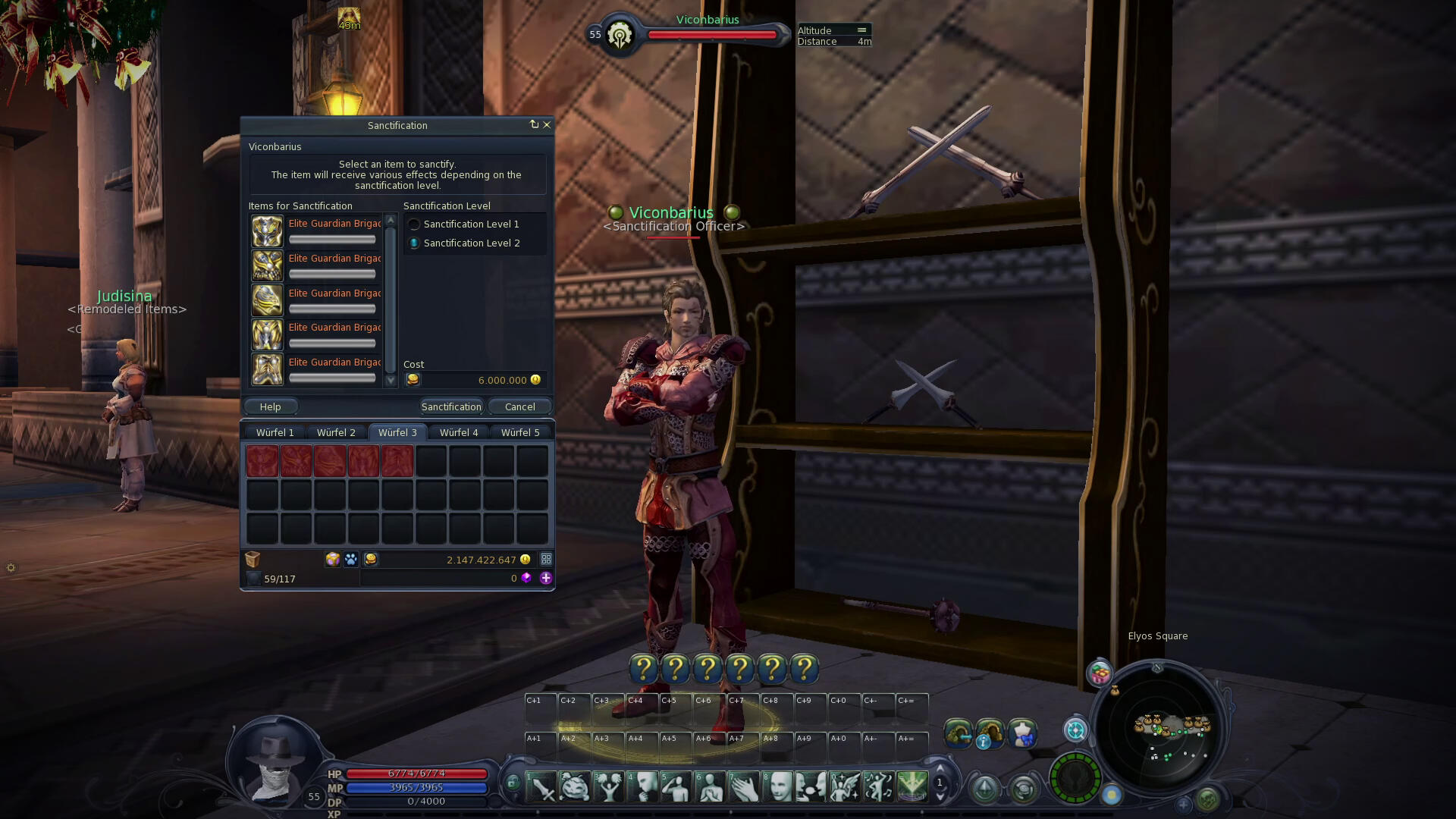Choose Sanctification Level 2

pos(415,243)
